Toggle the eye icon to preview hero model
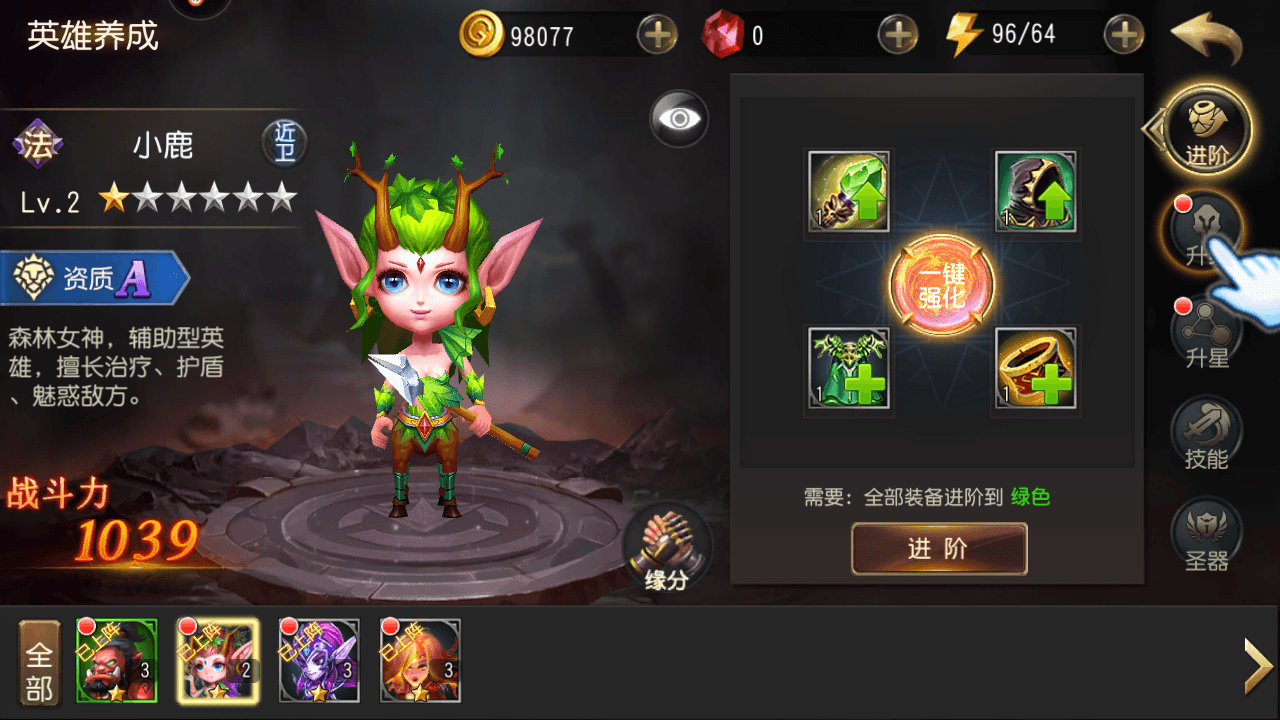The image size is (1280, 720). 679,118
